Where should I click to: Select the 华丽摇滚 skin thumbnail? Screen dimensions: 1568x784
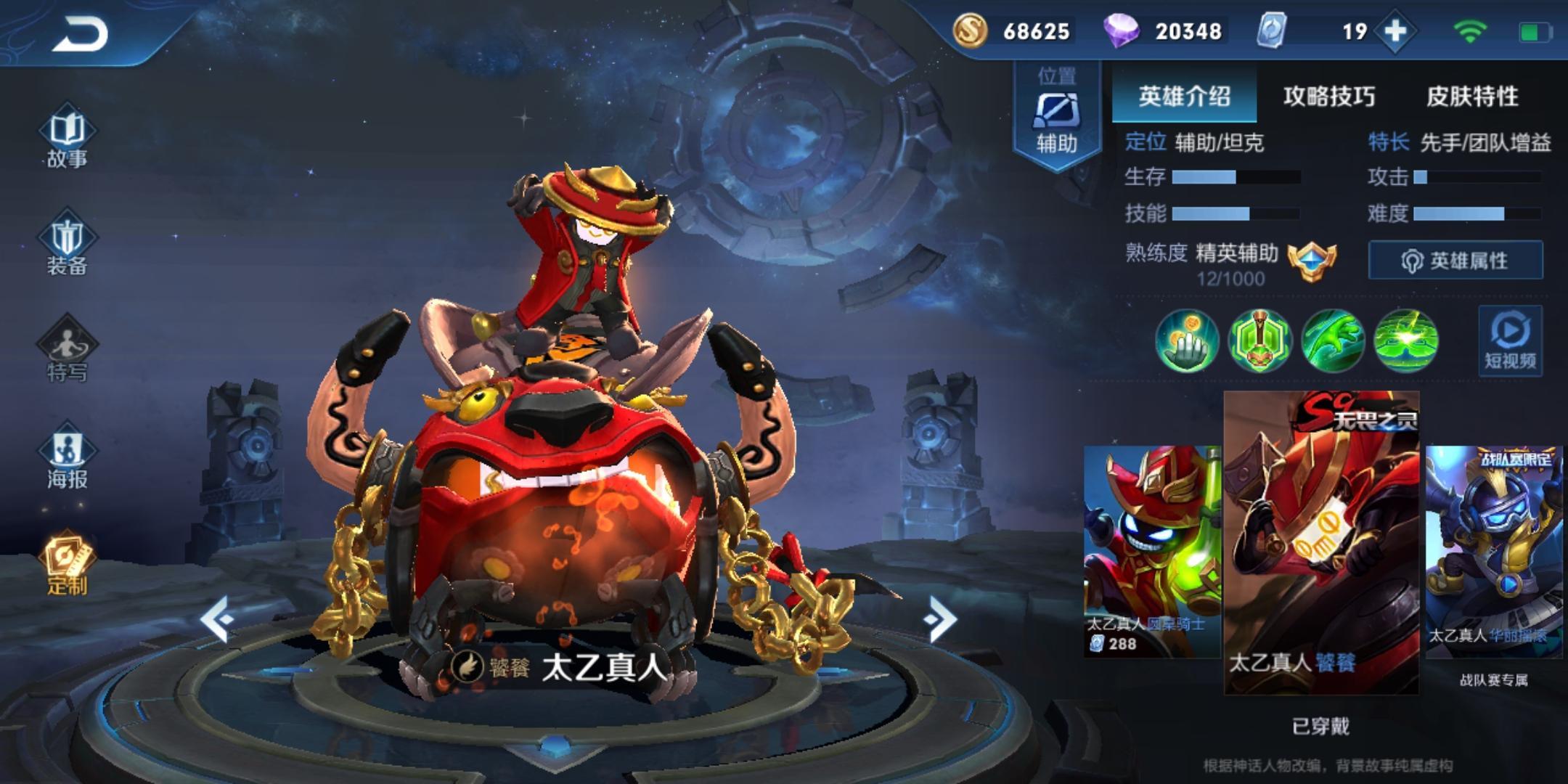coord(1493,552)
